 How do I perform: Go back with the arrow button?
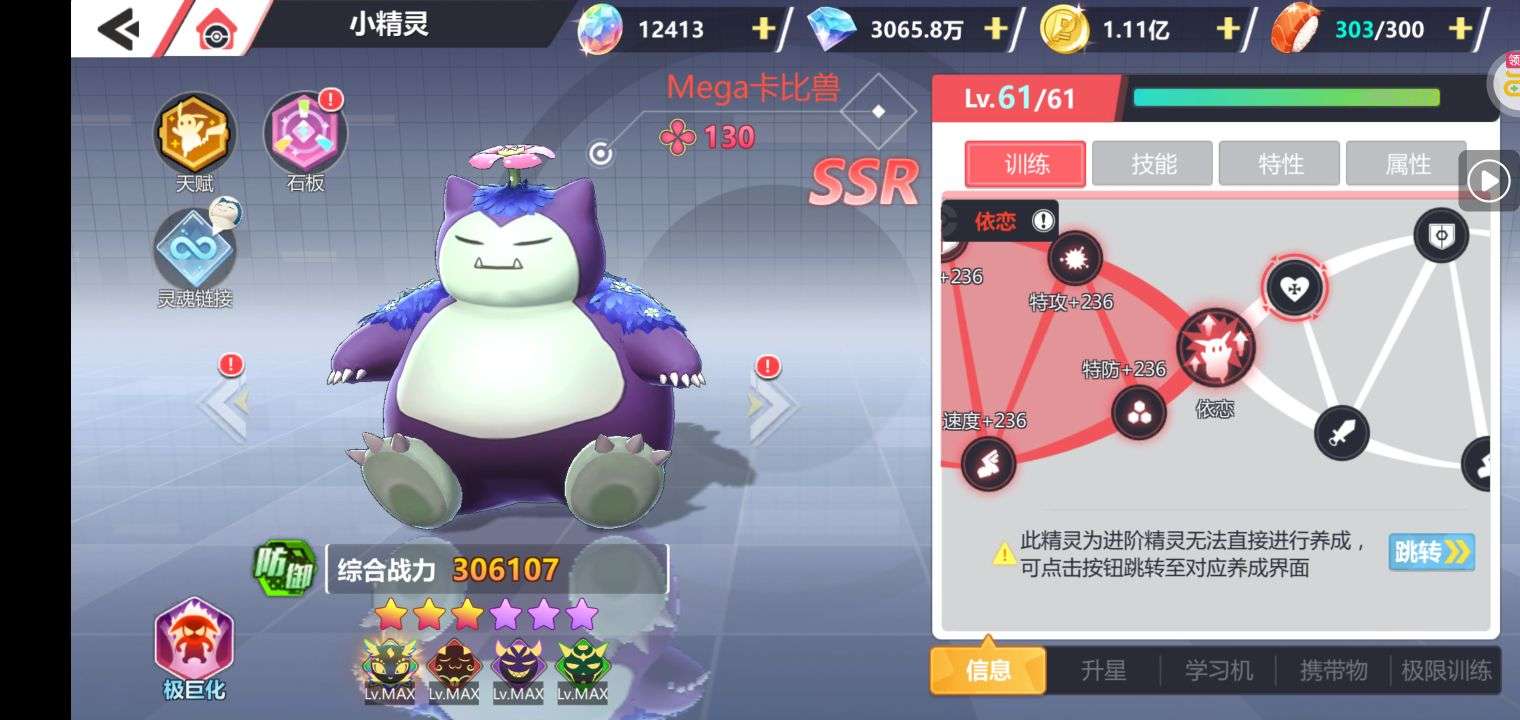tap(118, 29)
